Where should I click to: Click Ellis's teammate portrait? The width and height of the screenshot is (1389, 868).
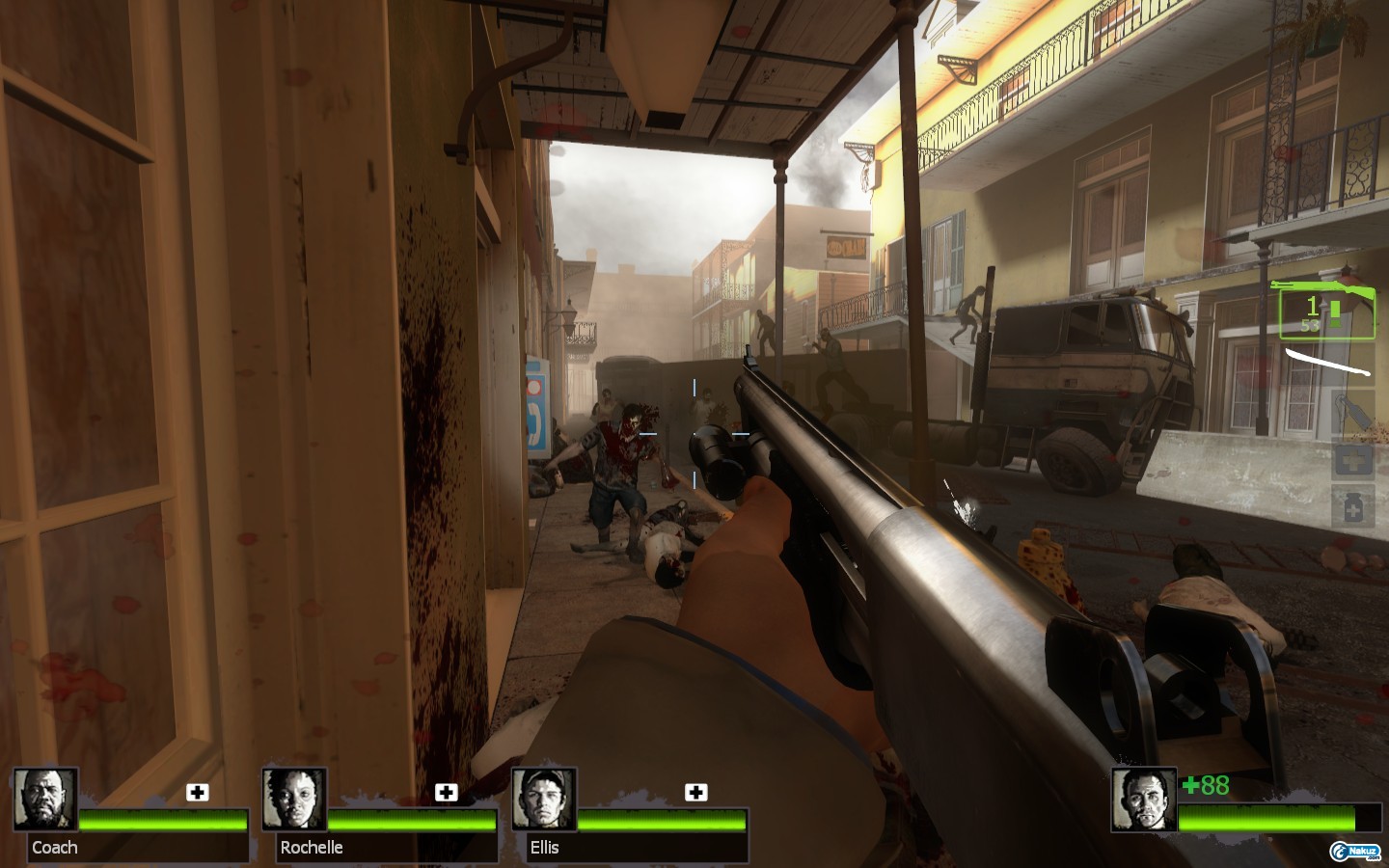coord(544,800)
